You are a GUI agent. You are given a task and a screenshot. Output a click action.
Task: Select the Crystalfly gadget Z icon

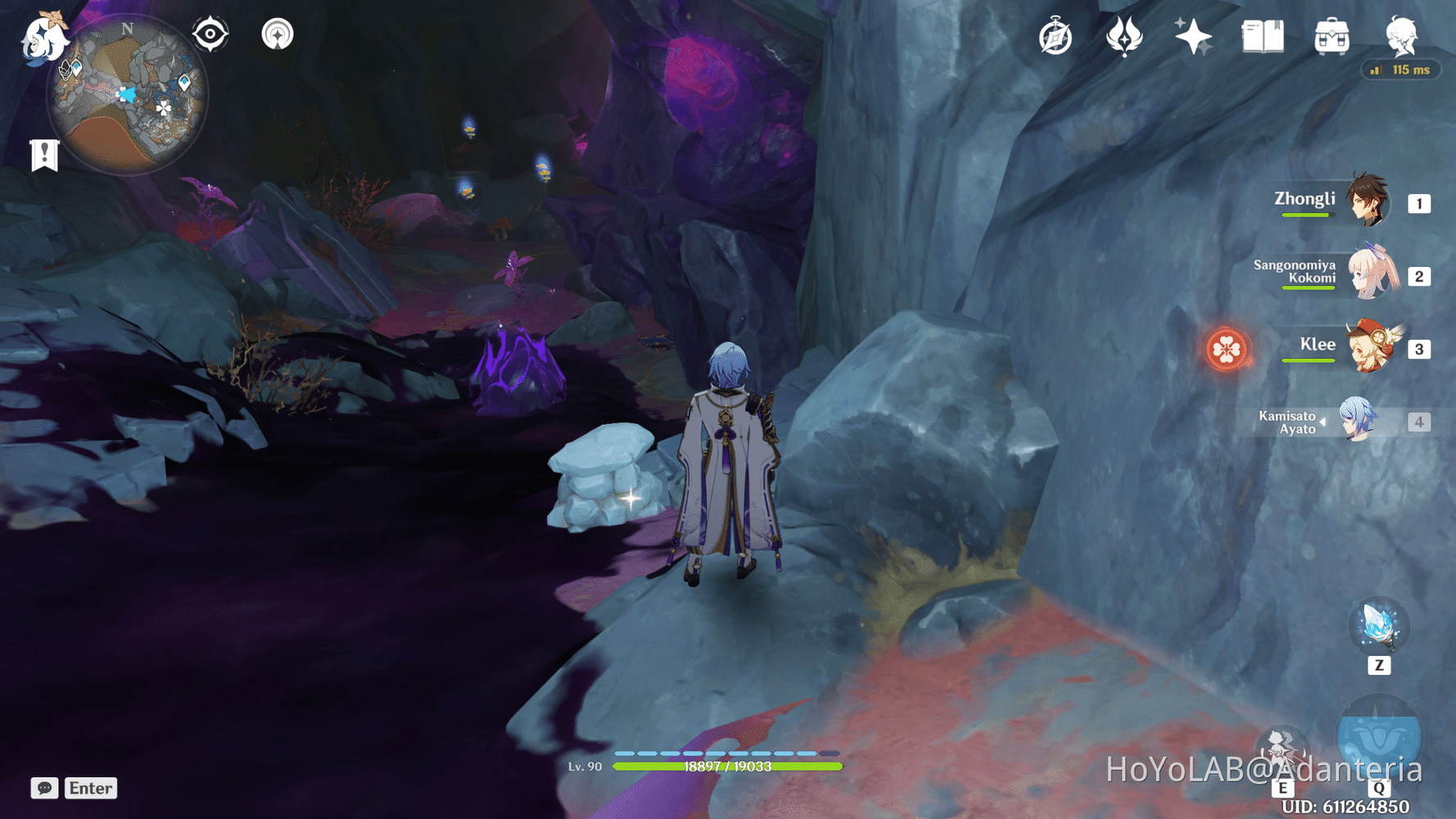1381,627
